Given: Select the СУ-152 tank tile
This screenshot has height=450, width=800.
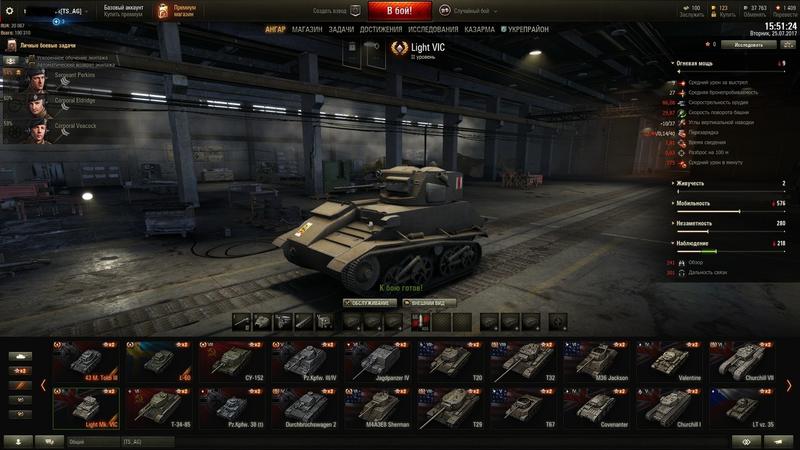Looking at the screenshot, I should click(x=229, y=361).
